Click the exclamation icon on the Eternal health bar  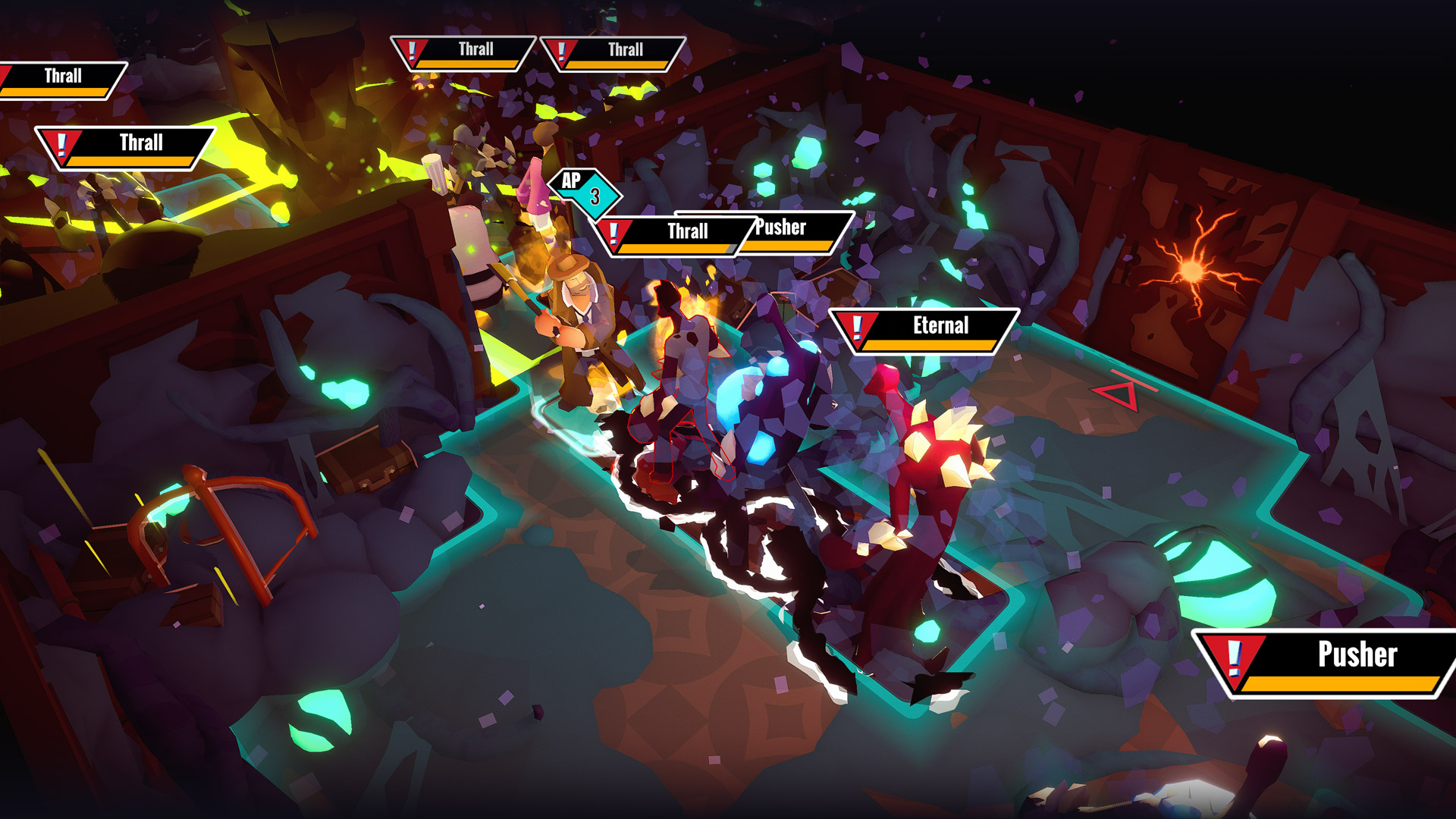857,327
